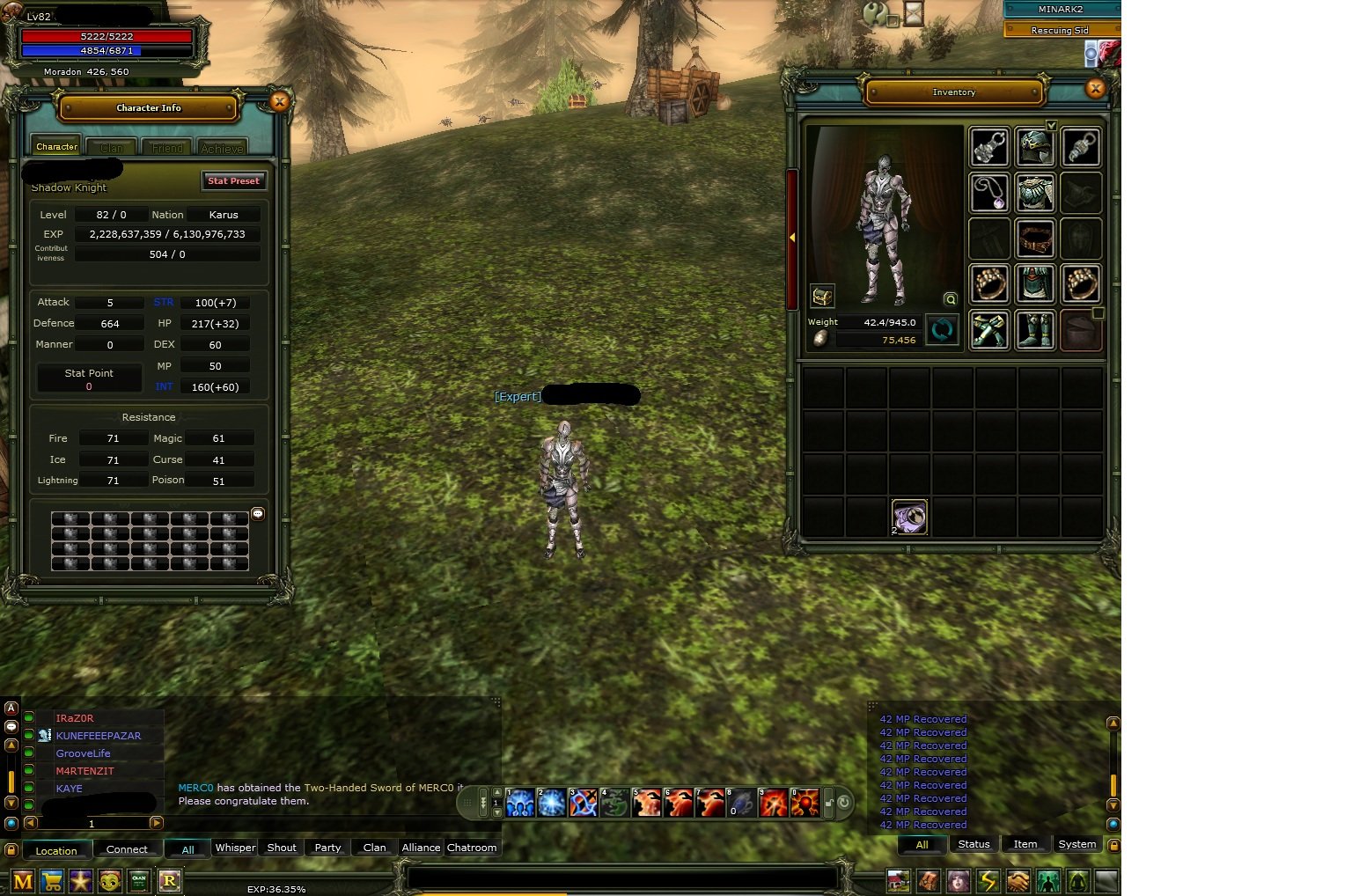Image resolution: width=1352 pixels, height=896 pixels.
Task: Open the Clan menu icon near the chat bar
Action: tap(139, 881)
